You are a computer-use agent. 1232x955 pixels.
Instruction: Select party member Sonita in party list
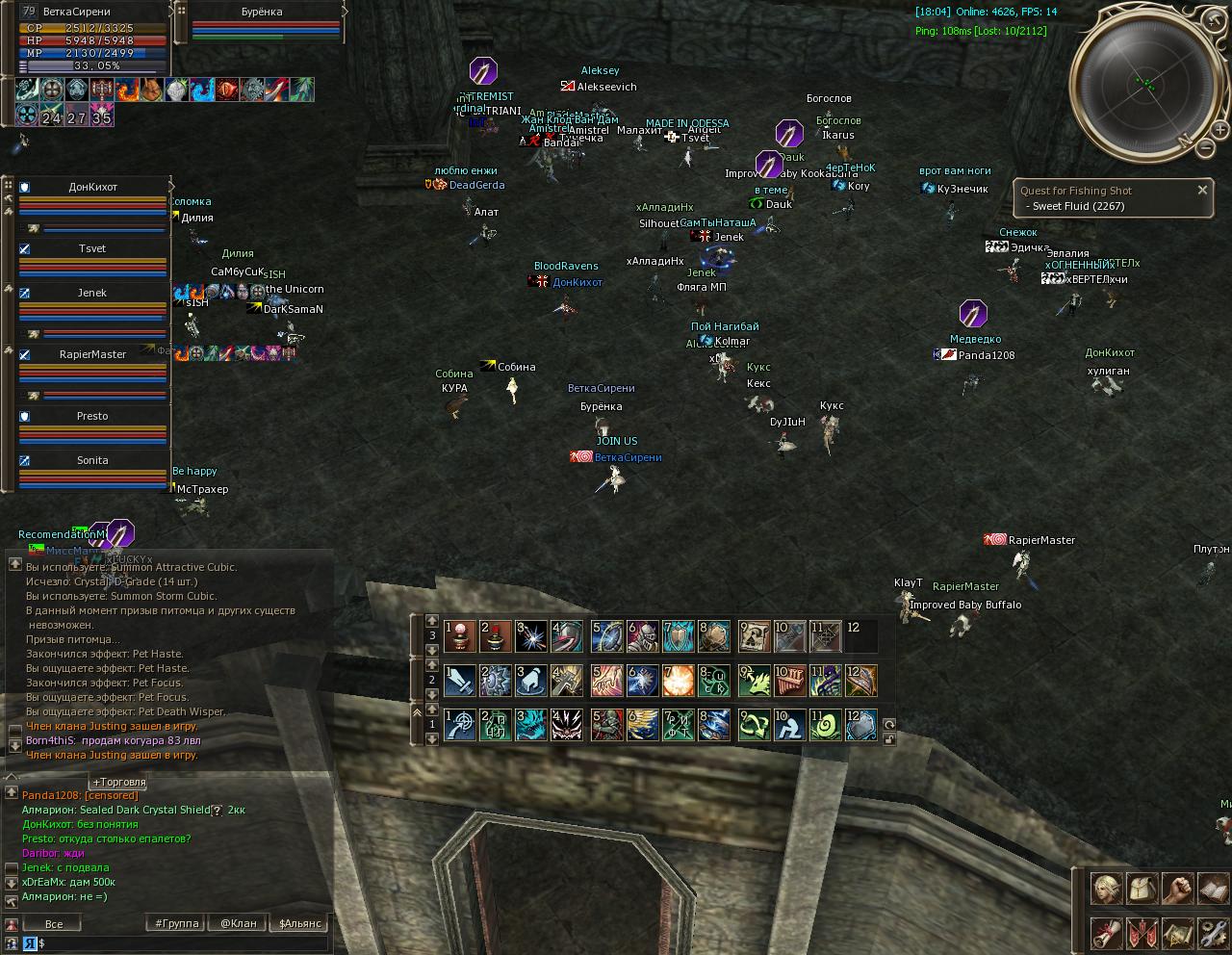[x=92, y=460]
